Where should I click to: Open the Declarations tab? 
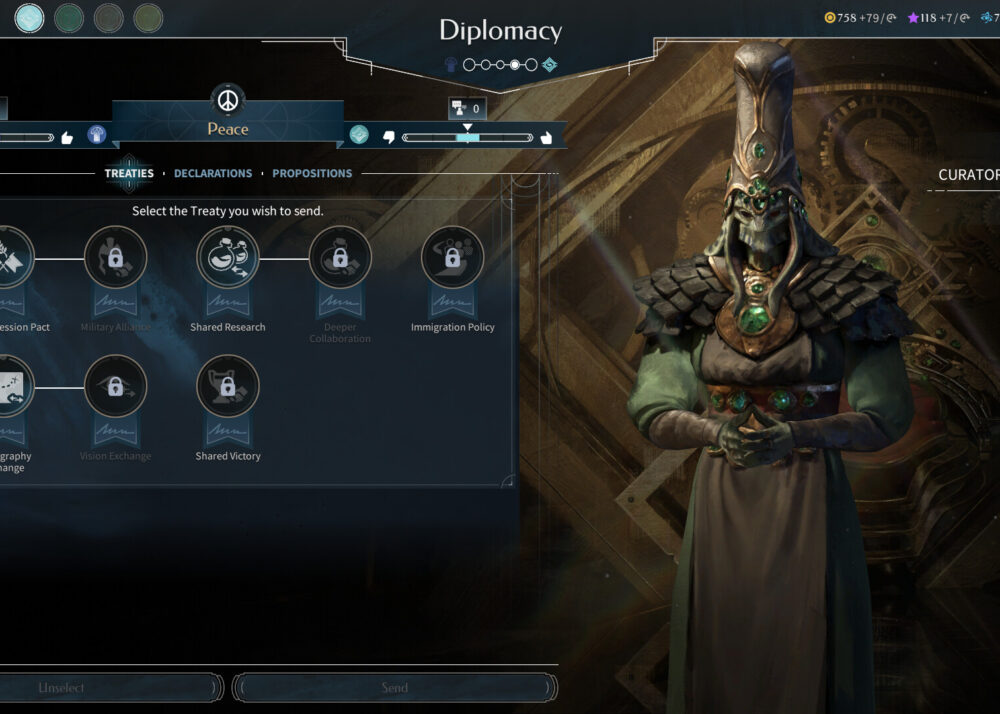click(213, 173)
